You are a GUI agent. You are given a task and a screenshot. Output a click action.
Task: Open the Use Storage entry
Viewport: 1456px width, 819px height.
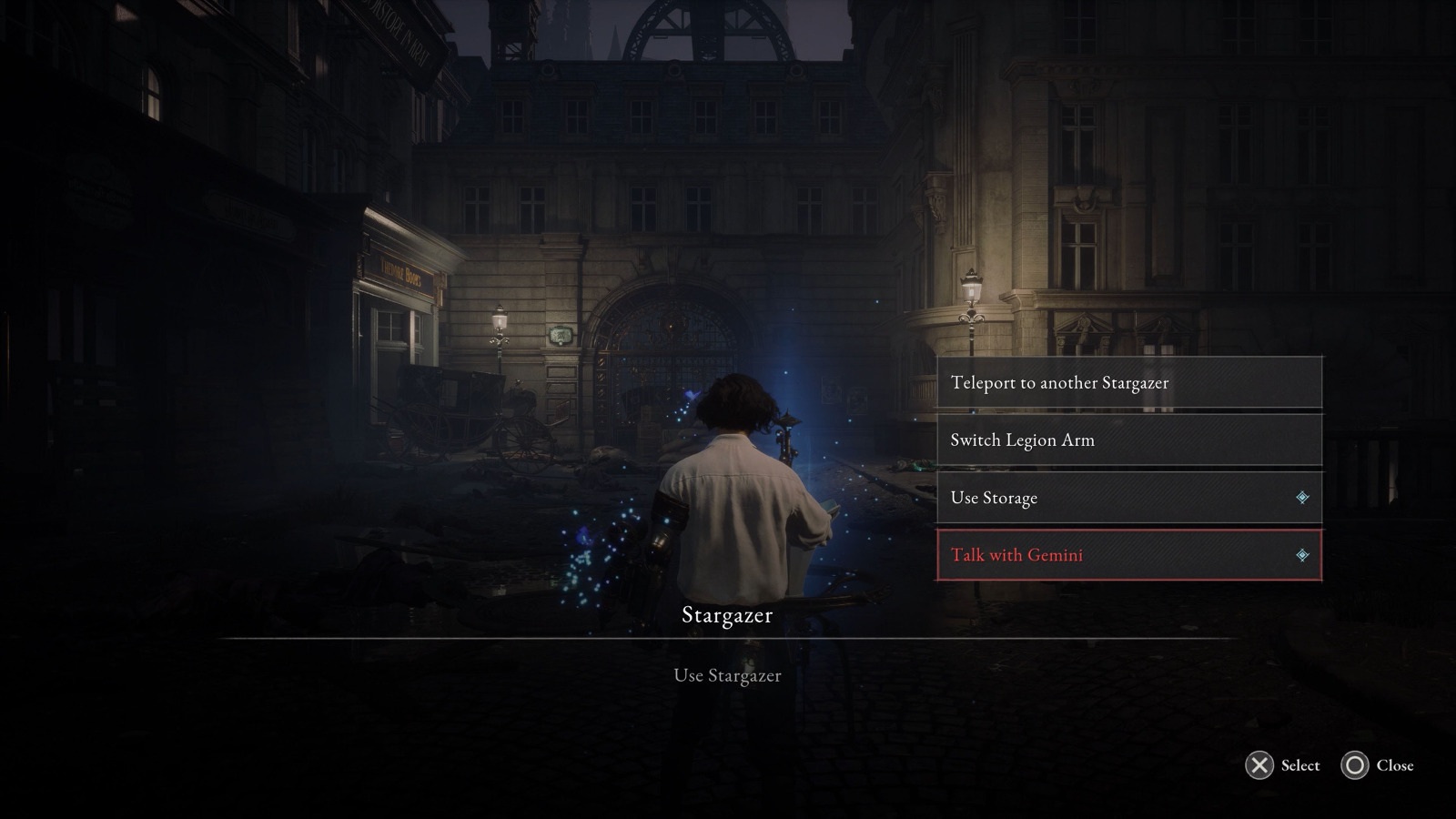(x=1128, y=498)
